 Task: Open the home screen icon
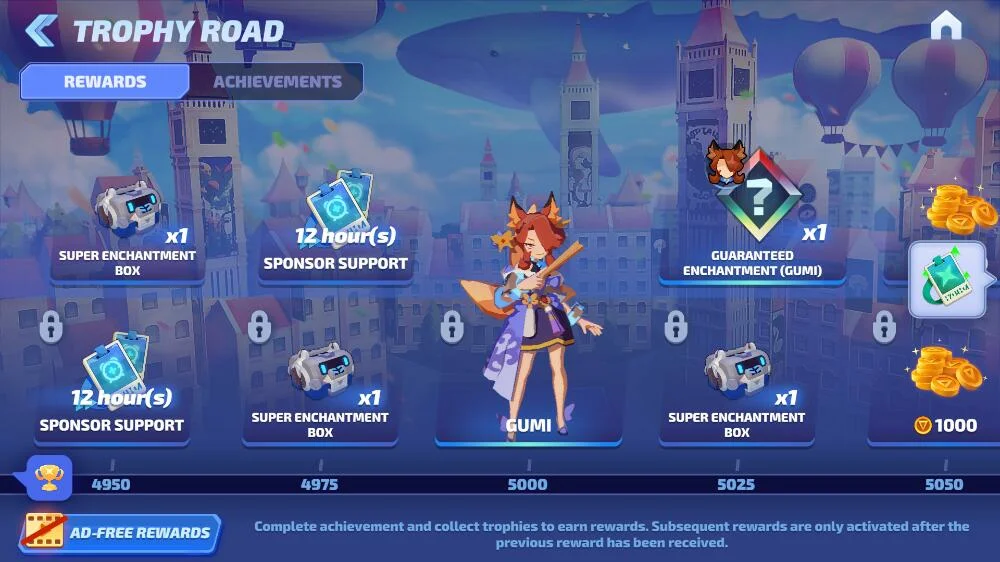pyautogui.click(x=945, y=27)
